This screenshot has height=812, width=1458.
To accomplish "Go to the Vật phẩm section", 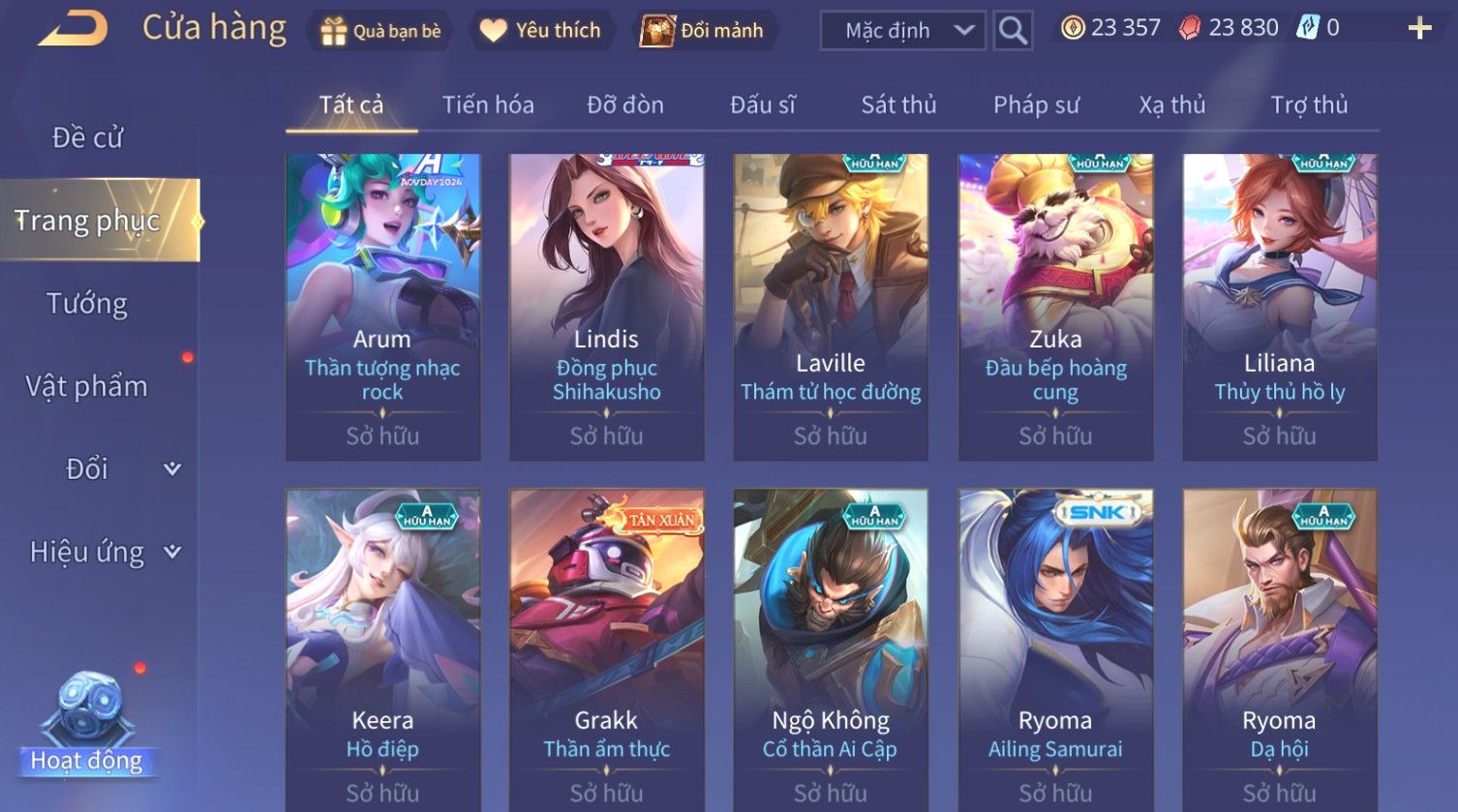I will tap(87, 386).
